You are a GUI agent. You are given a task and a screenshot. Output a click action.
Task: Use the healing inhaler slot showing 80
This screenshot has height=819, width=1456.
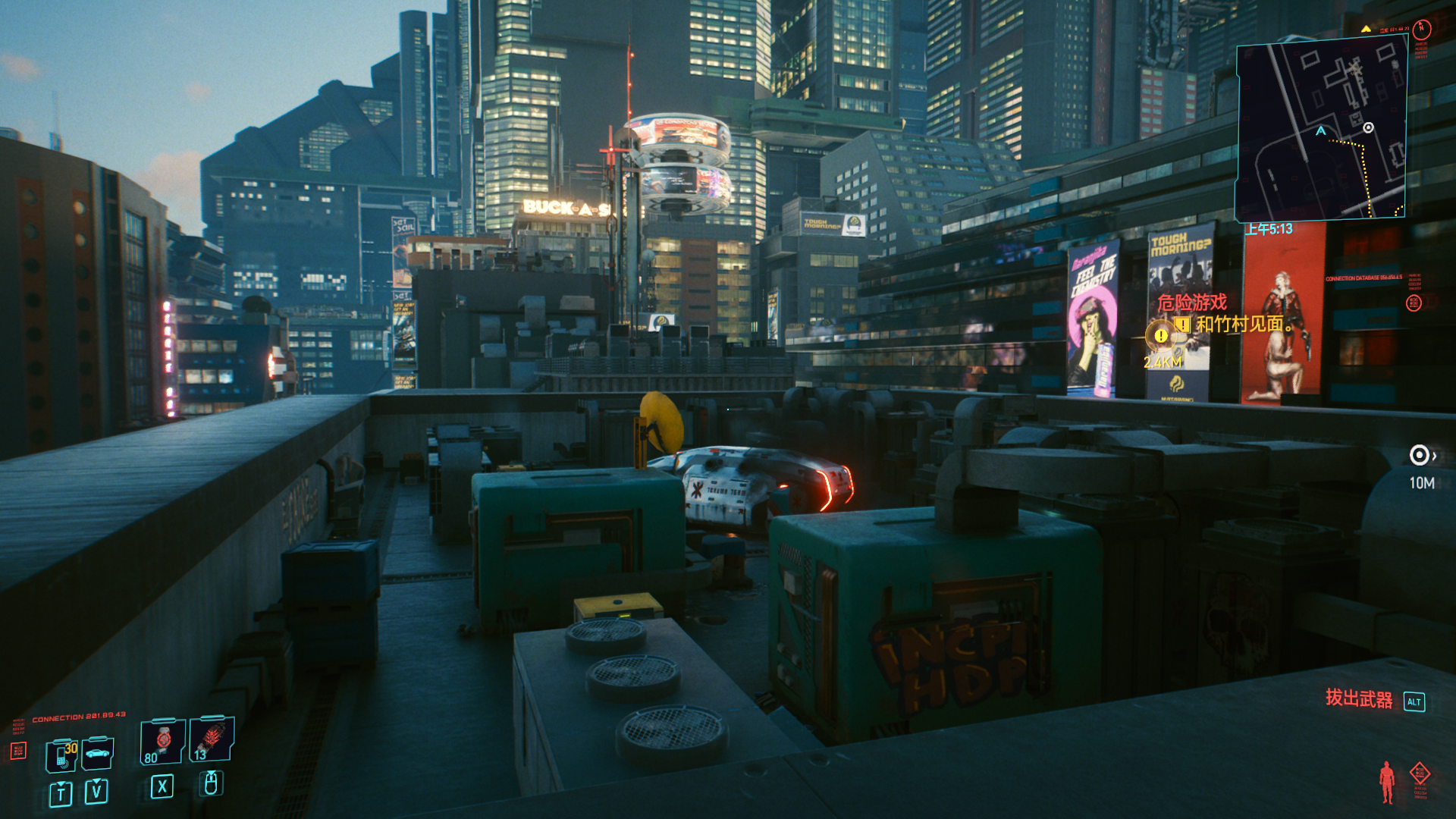(162, 742)
